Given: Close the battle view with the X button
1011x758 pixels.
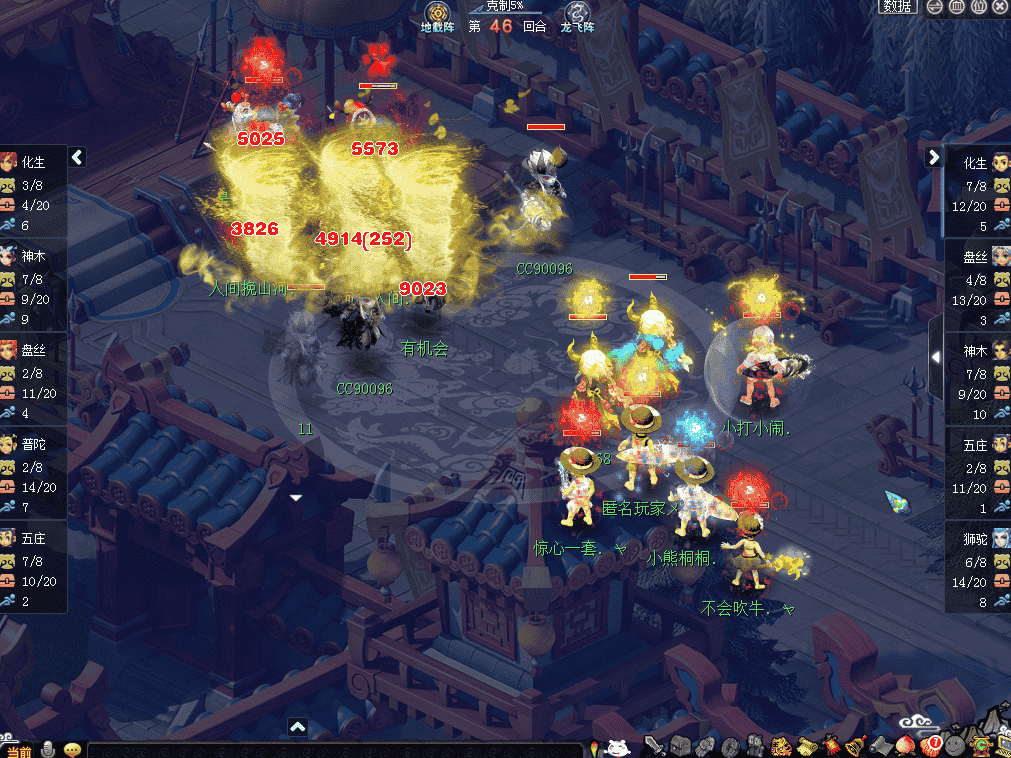Looking at the screenshot, I should (1000, 7).
